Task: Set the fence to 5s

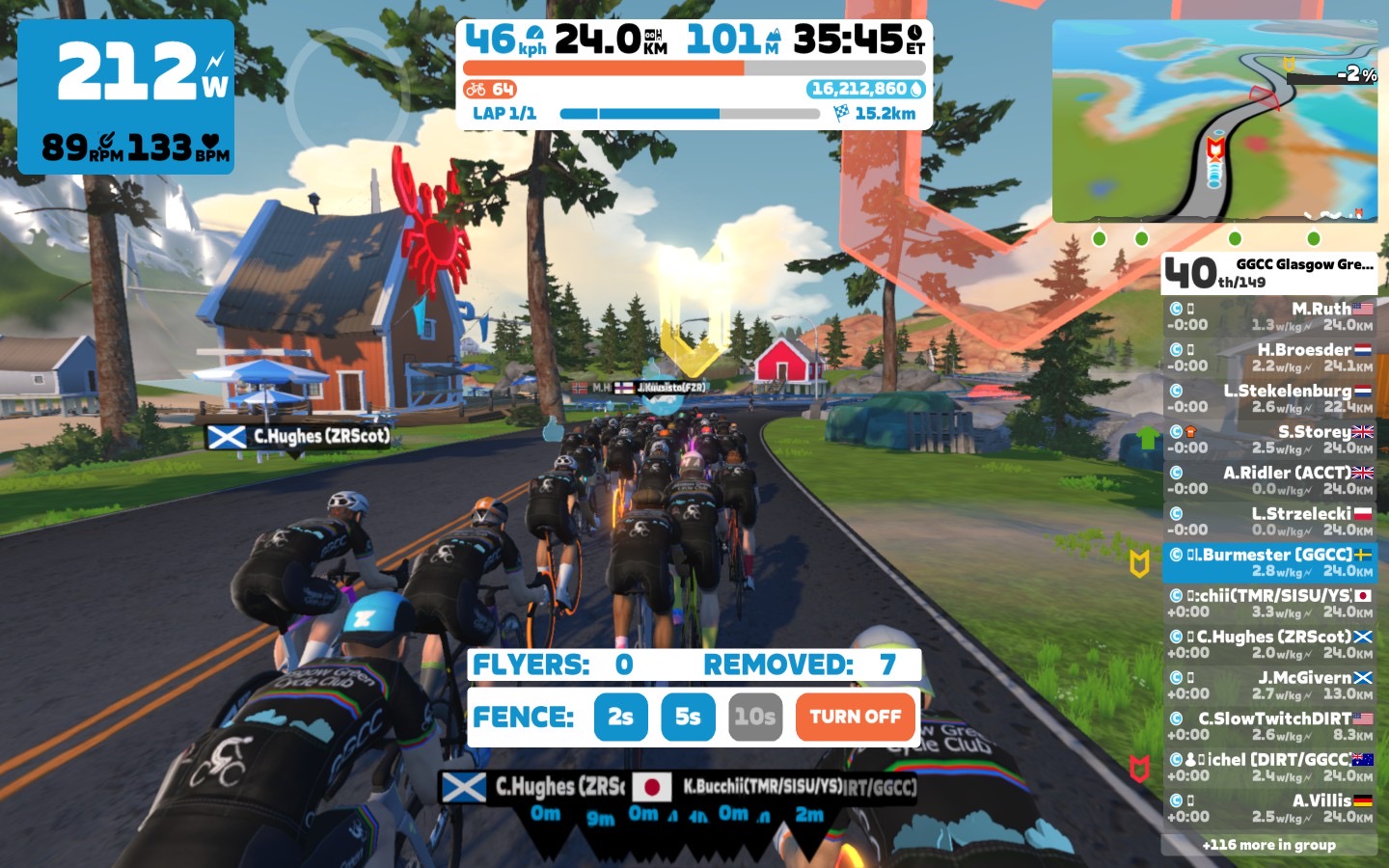Action: point(688,717)
